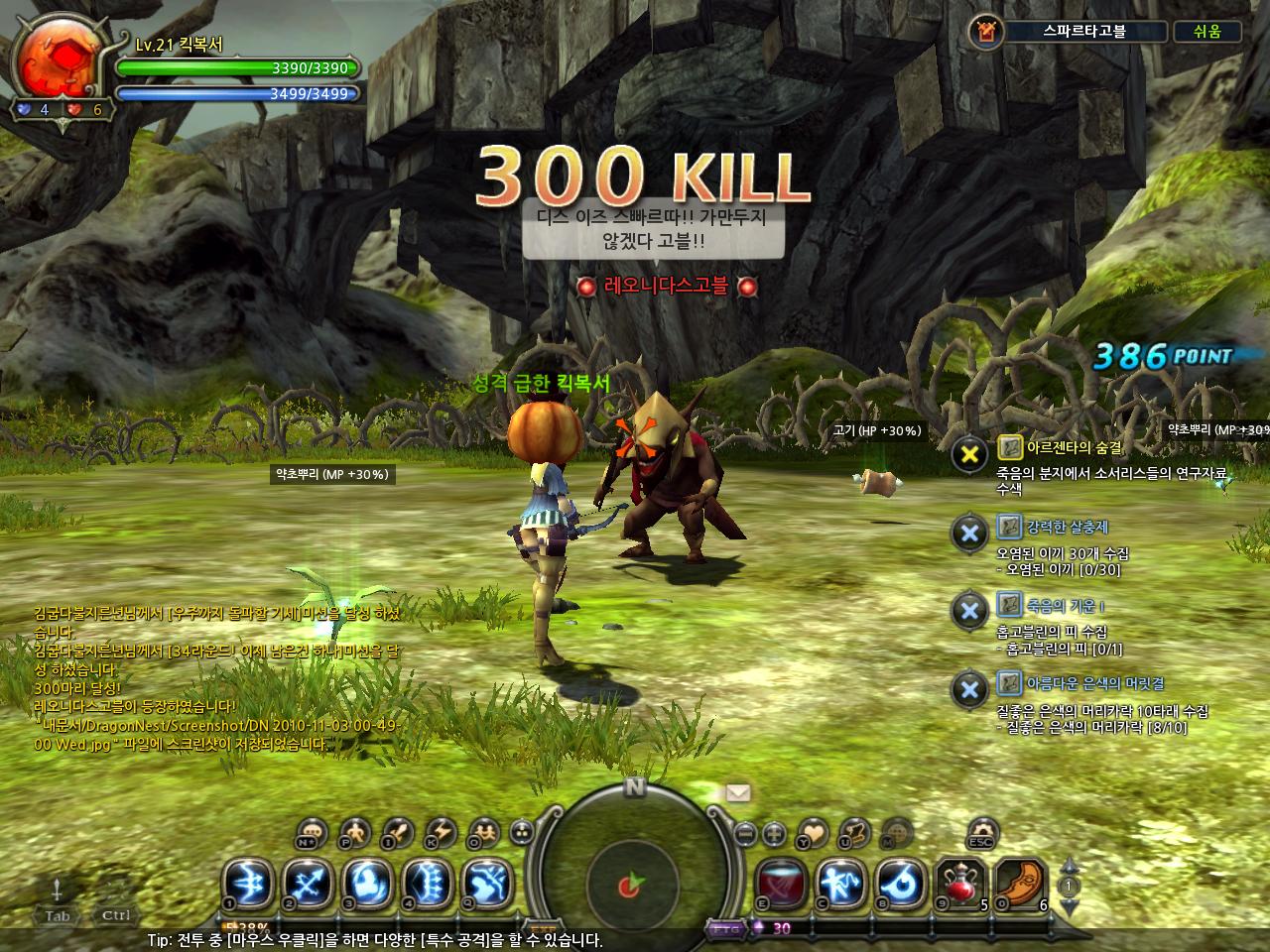The width and height of the screenshot is (1270, 952).
Task: Use the crossed arrows skill in slot 2
Action: click(308, 884)
